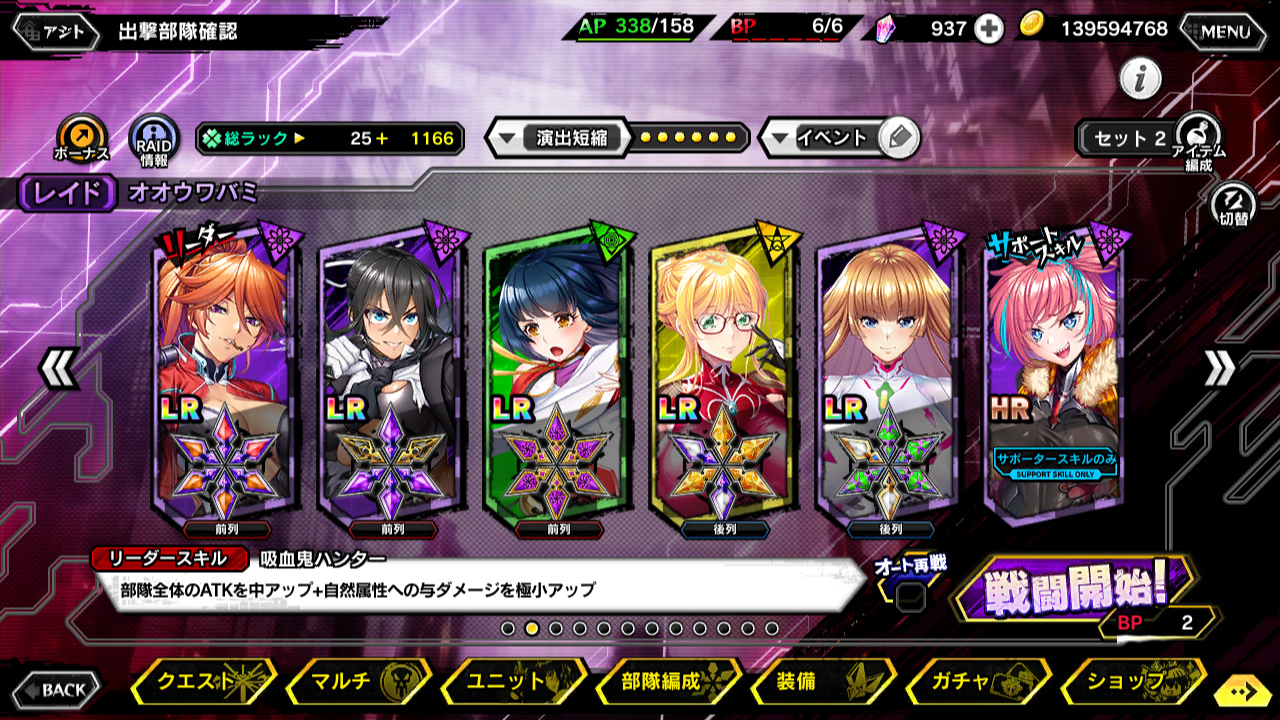Open the クエスト quest menu
The height and width of the screenshot is (720, 1280).
tap(205, 682)
